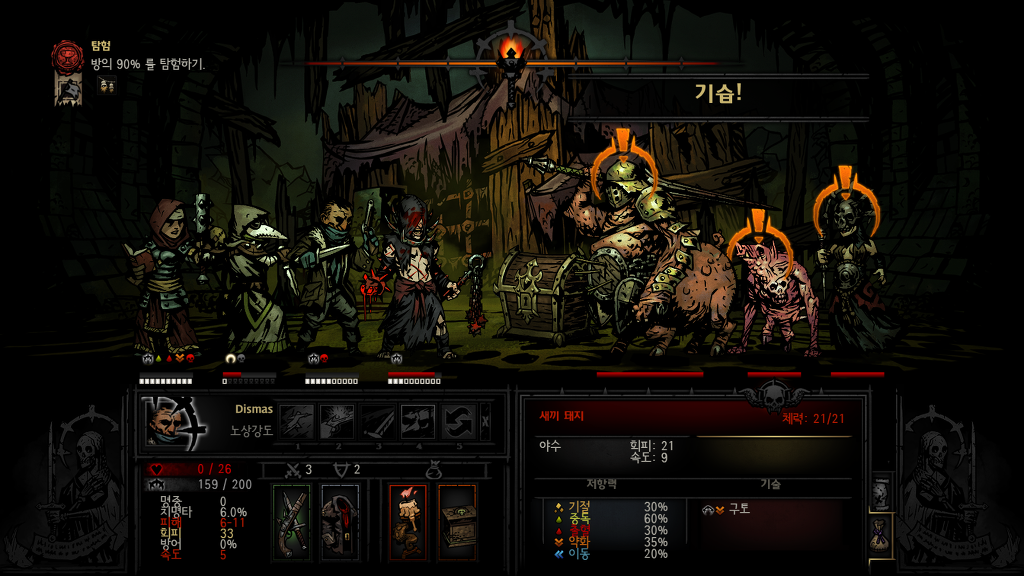Inspect the leather coat armor slot
1024x576 pixels.
pos(340,520)
